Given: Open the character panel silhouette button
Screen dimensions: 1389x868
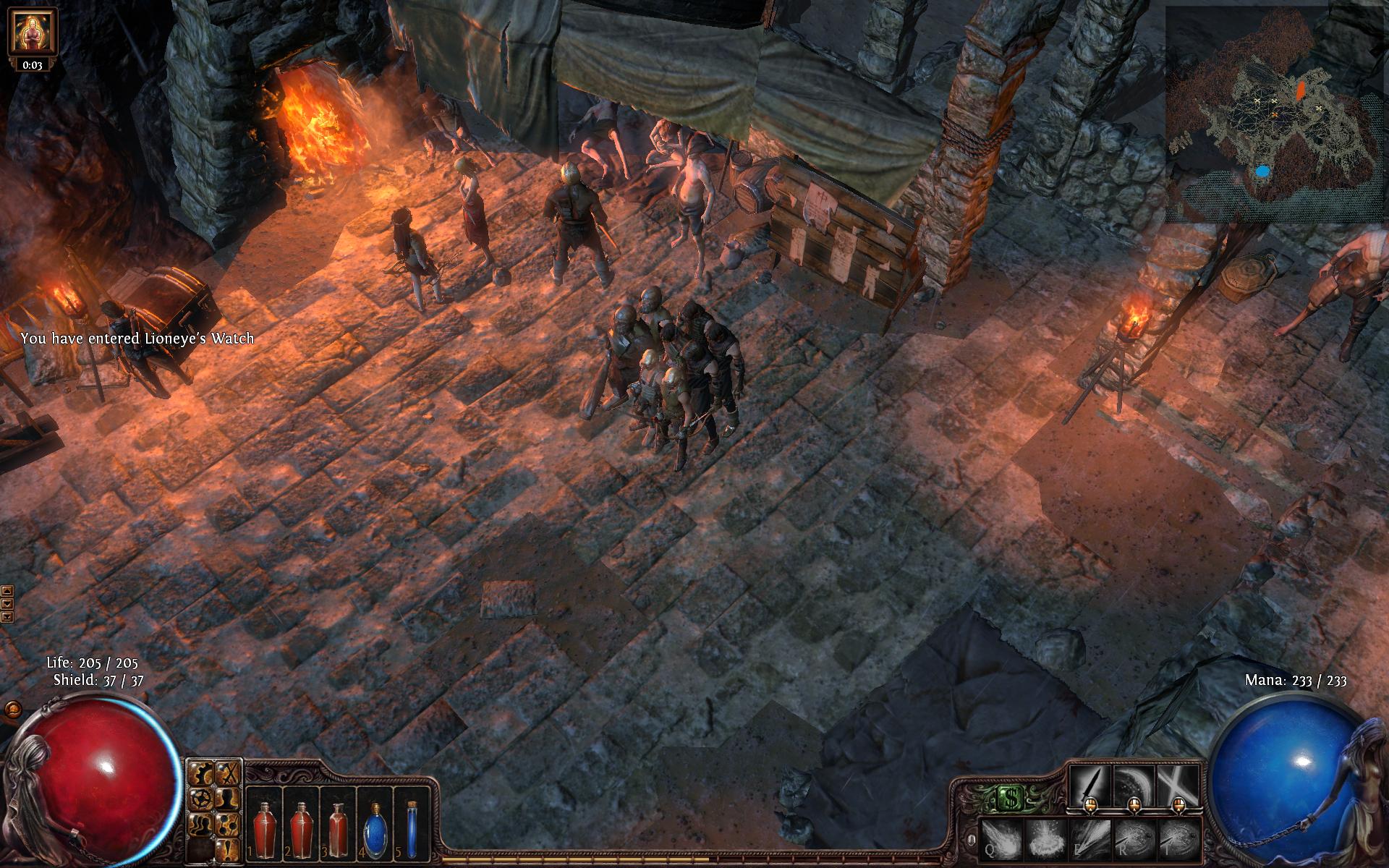Looking at the screenshot, I should tap(229, 799).
